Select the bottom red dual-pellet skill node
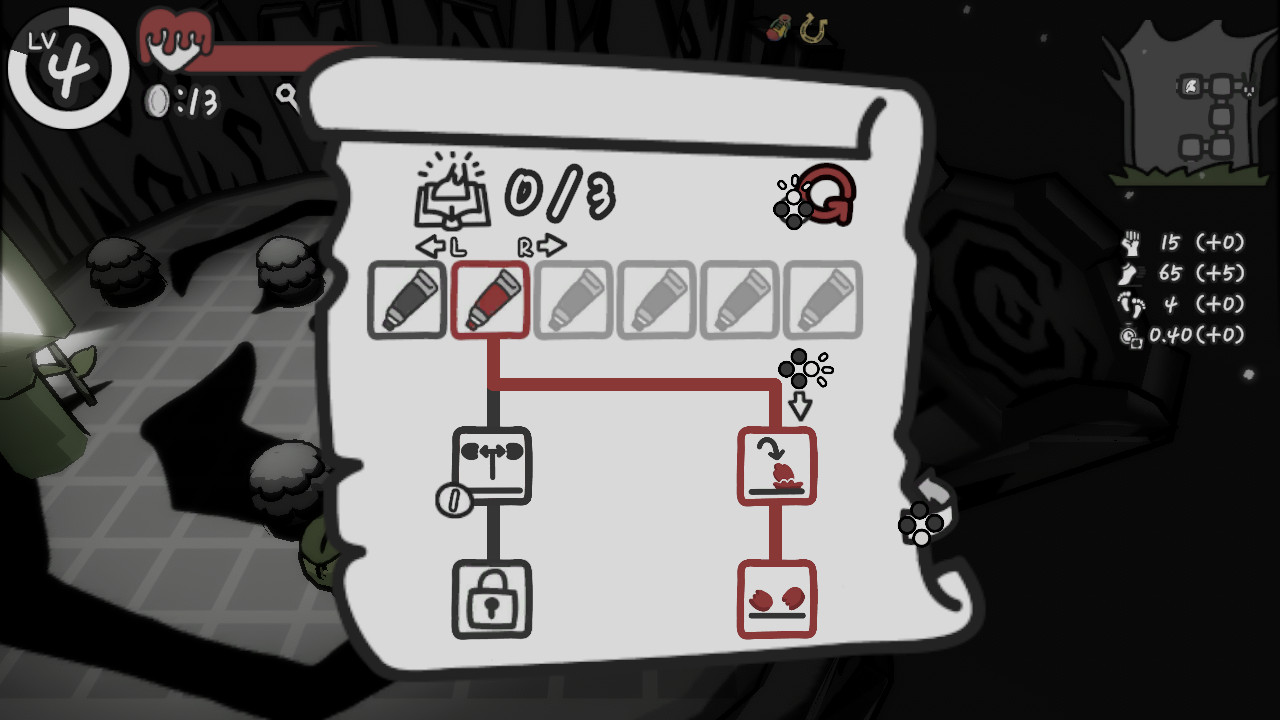The width and height of the screenshot is (1280, 720). [779, 597]
